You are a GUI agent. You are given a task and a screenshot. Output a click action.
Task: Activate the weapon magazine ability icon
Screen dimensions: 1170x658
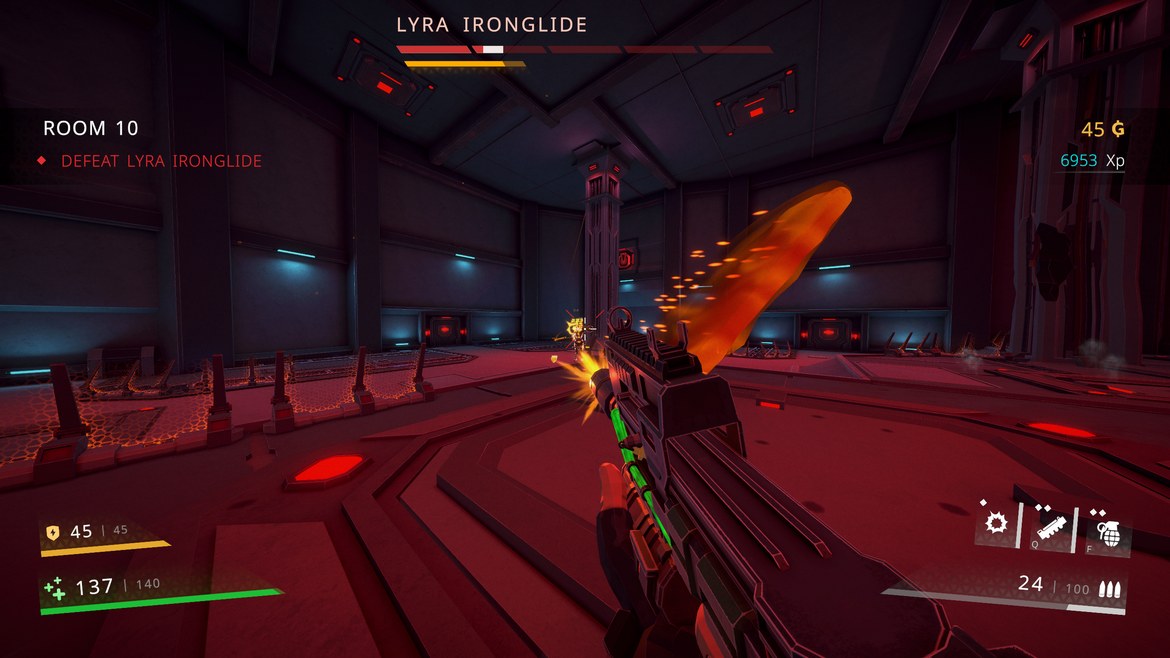coord(1051,525)
